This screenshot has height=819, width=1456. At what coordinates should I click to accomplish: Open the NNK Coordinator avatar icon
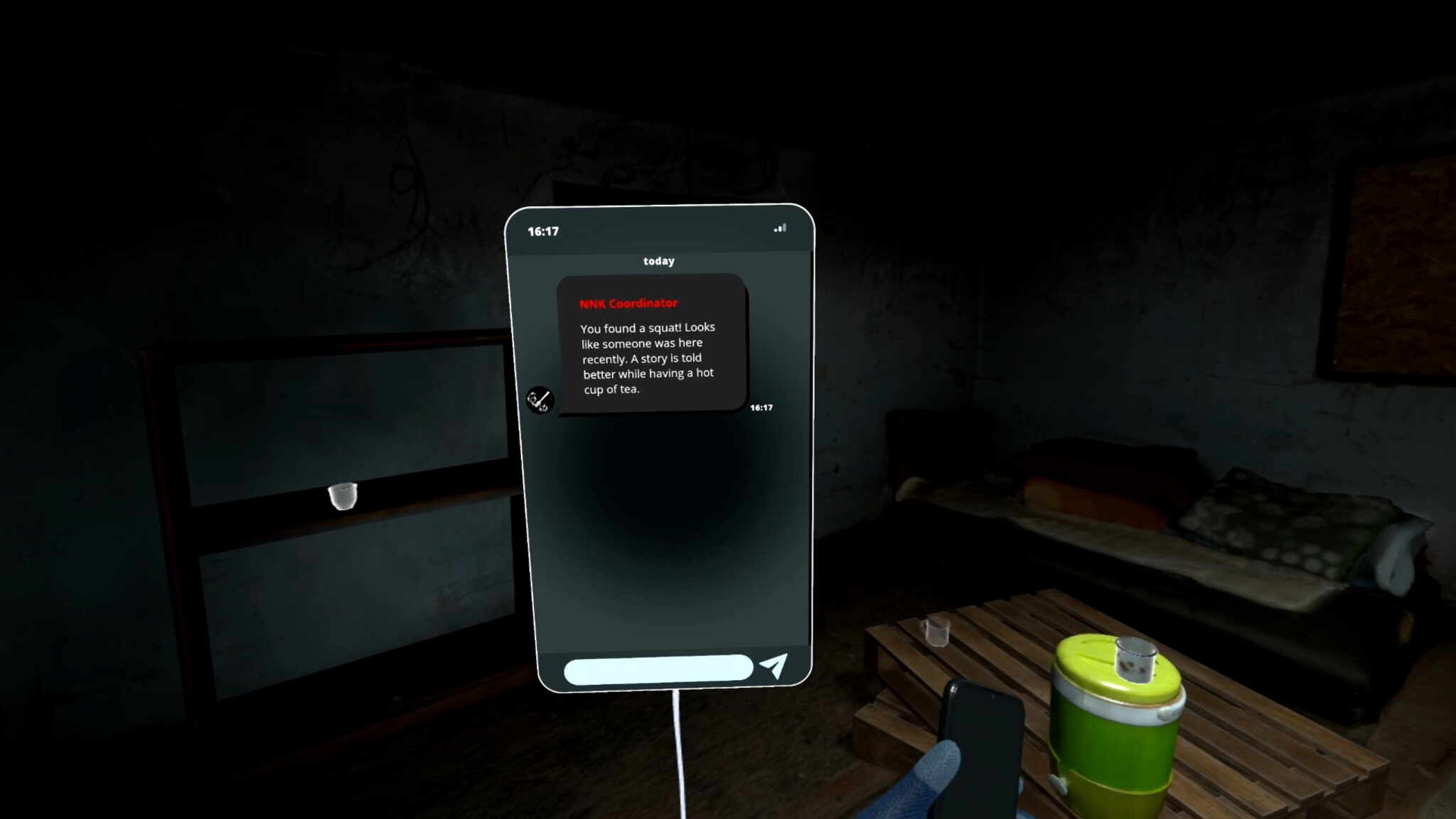tap(540, 400)
